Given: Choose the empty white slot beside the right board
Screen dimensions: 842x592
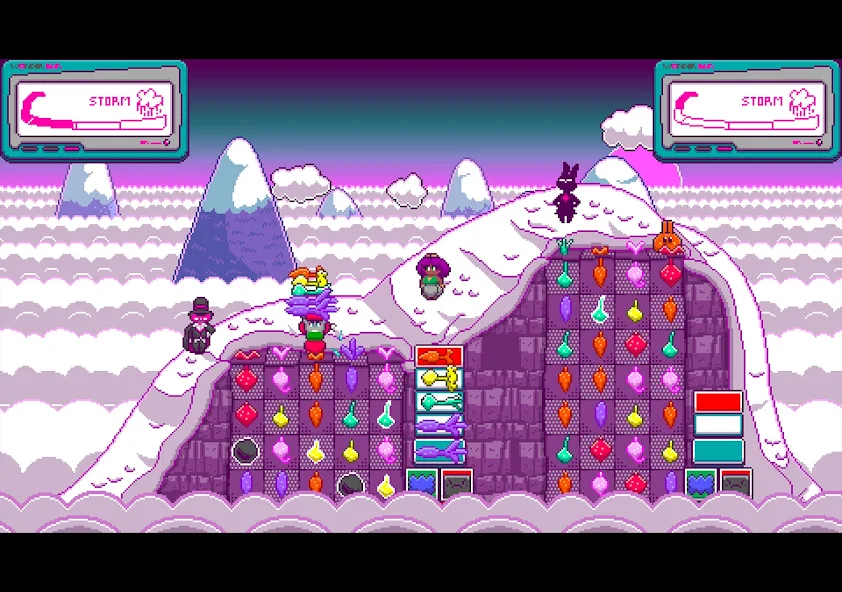Looking at the screenshot, I should point(718,426).
